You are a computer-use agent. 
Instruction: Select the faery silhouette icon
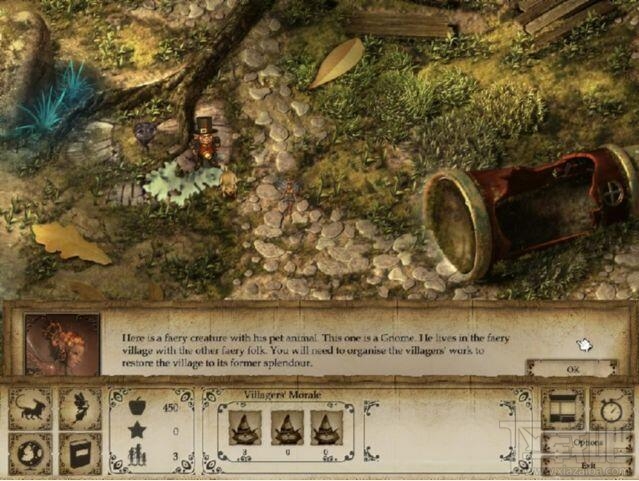[x=79, y=410]
